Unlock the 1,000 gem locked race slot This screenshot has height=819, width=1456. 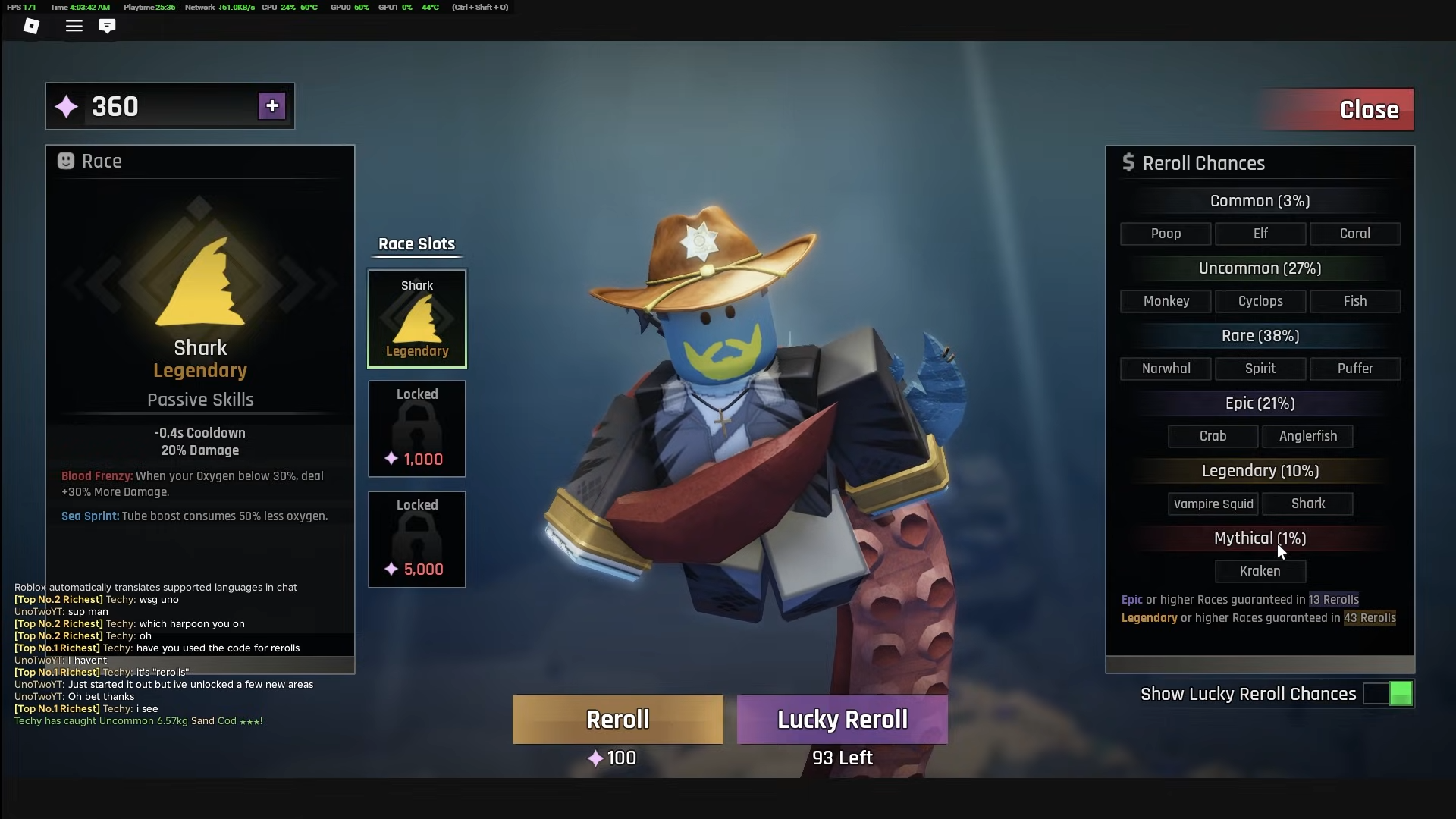click(x=417, y=429)
